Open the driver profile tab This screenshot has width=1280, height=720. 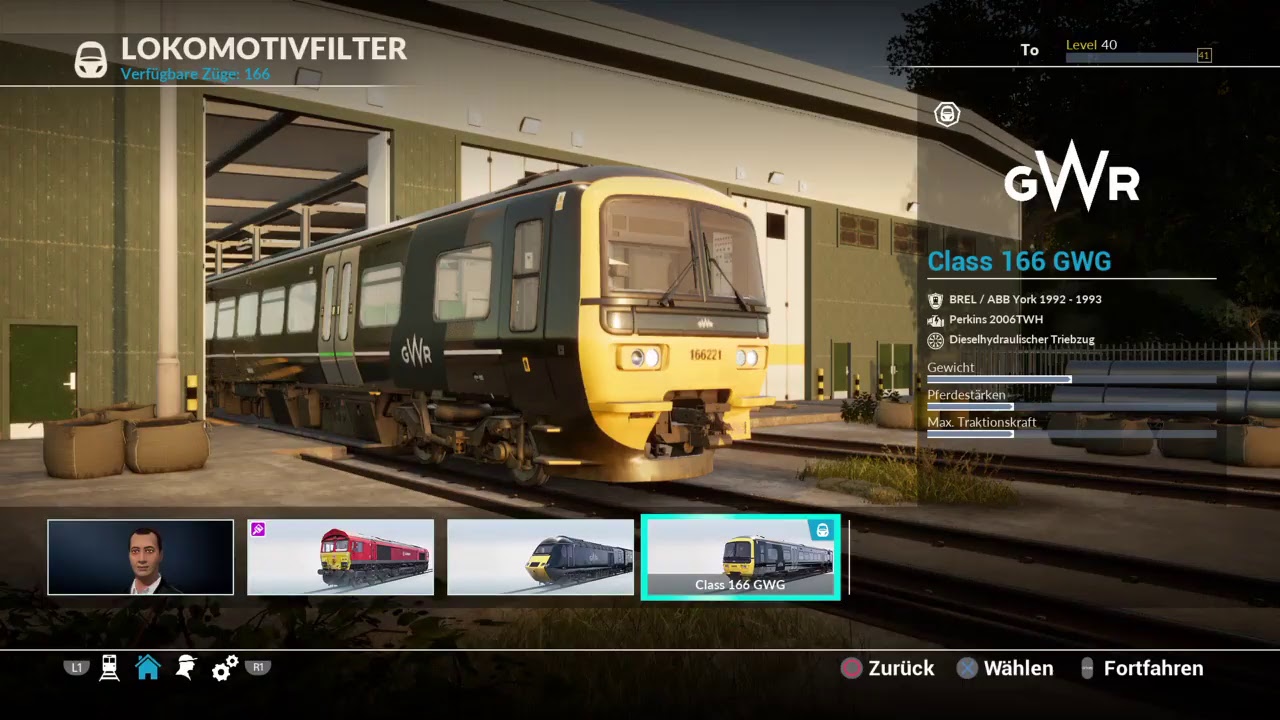pyautogui.click(x=186, y=668)
